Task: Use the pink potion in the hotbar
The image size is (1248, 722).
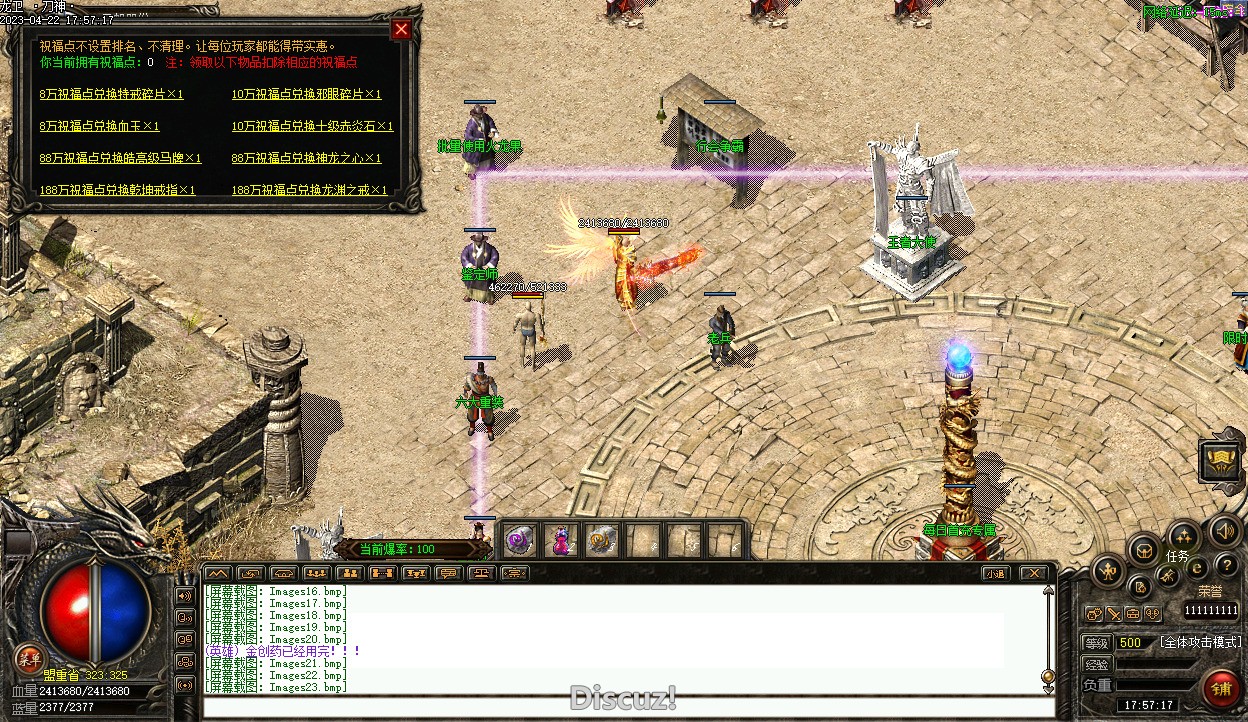Action: 561,541
